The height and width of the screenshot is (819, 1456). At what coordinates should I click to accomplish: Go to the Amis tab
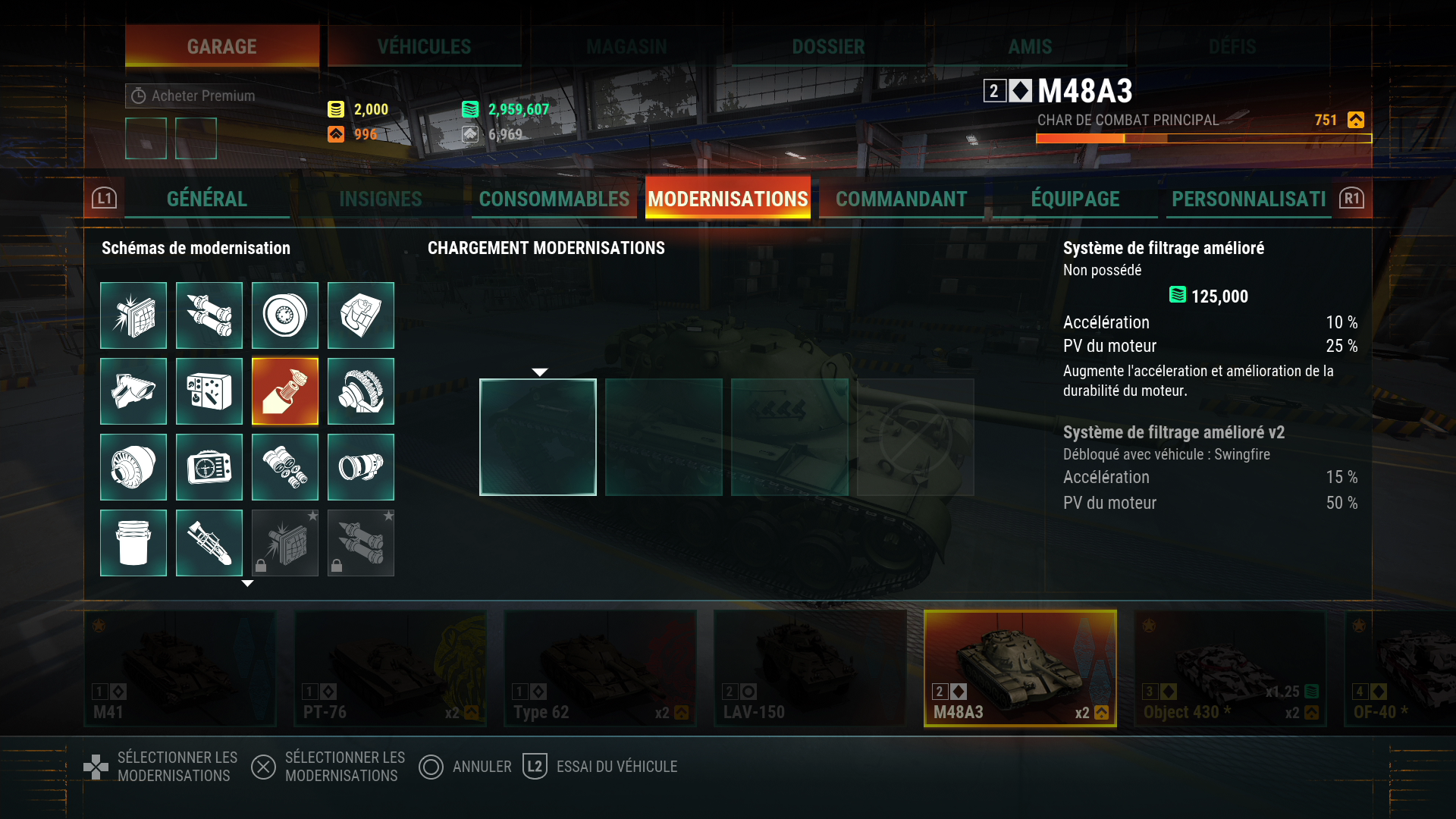point(1030,46)
